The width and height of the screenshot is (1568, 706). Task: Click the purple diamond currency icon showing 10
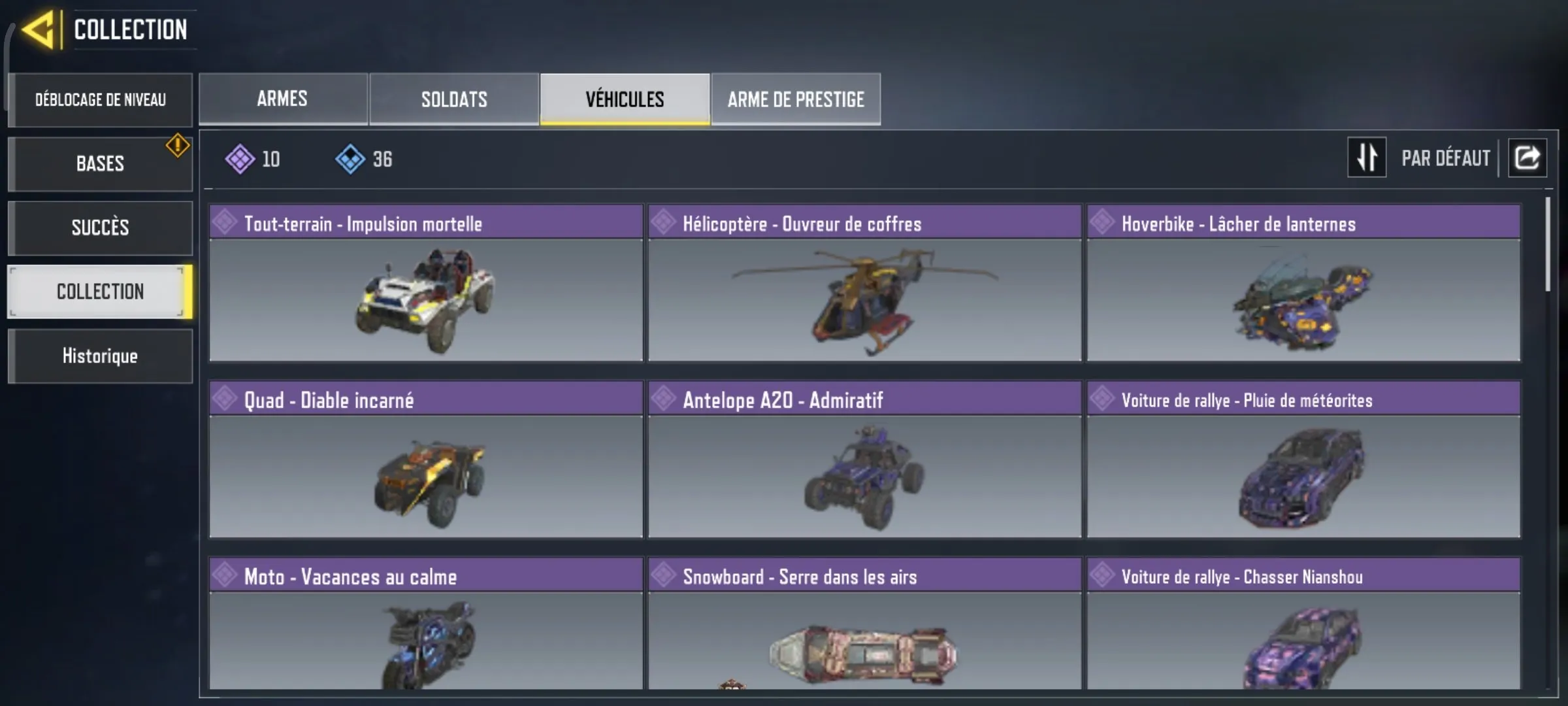click(x=240, y=158)
